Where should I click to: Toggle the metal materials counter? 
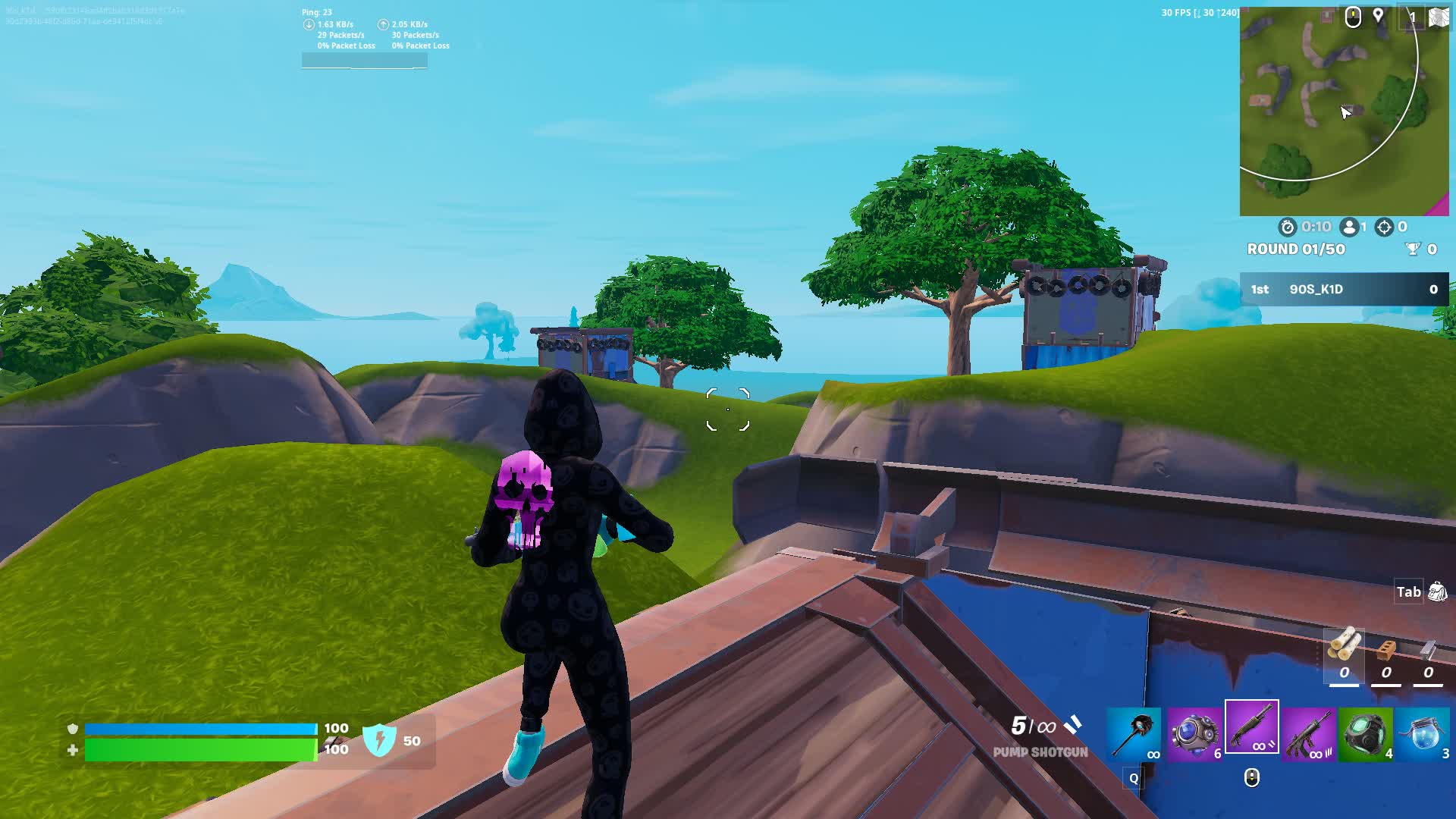1427,650
